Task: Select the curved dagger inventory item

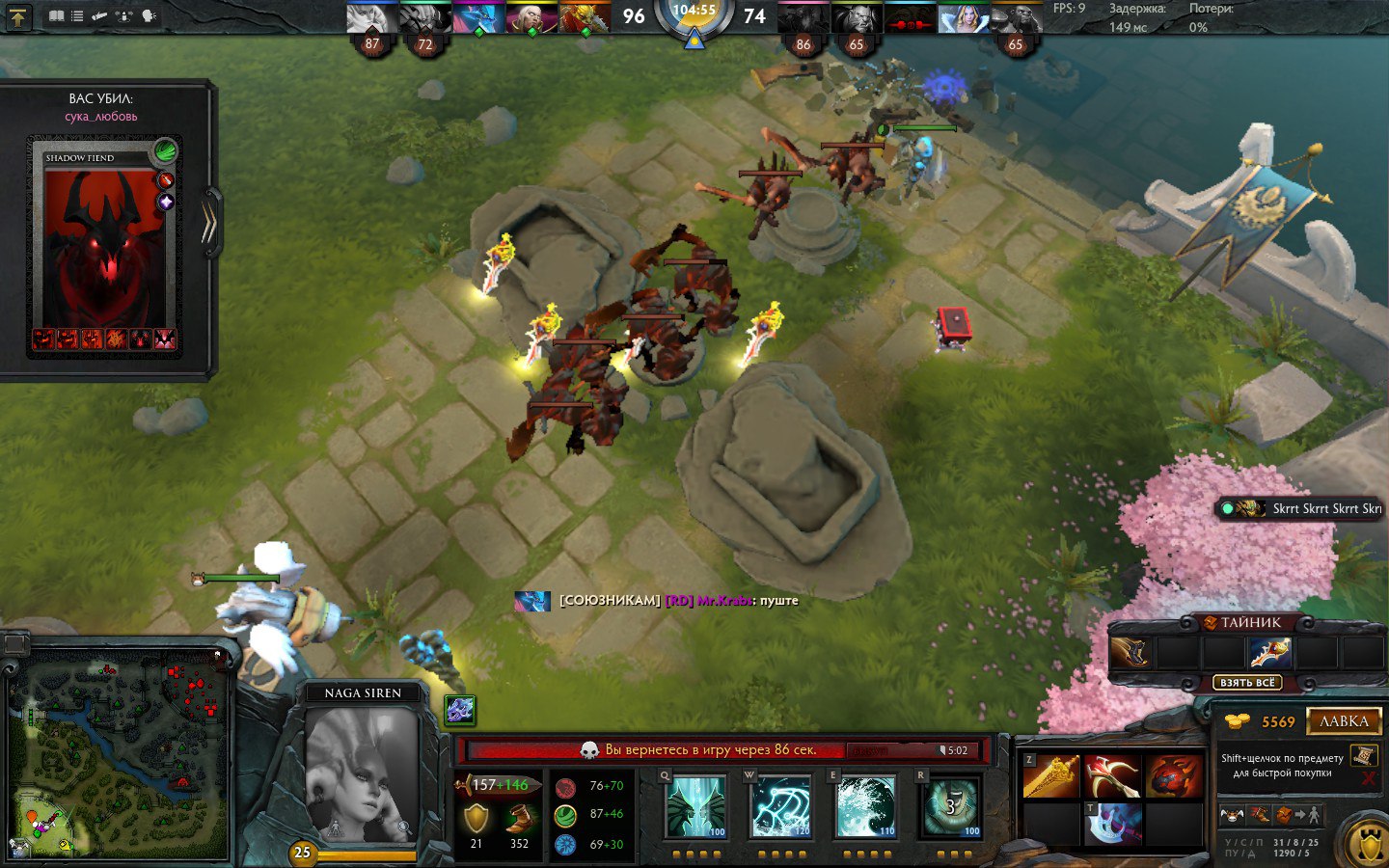Action: click(1112, 777)
